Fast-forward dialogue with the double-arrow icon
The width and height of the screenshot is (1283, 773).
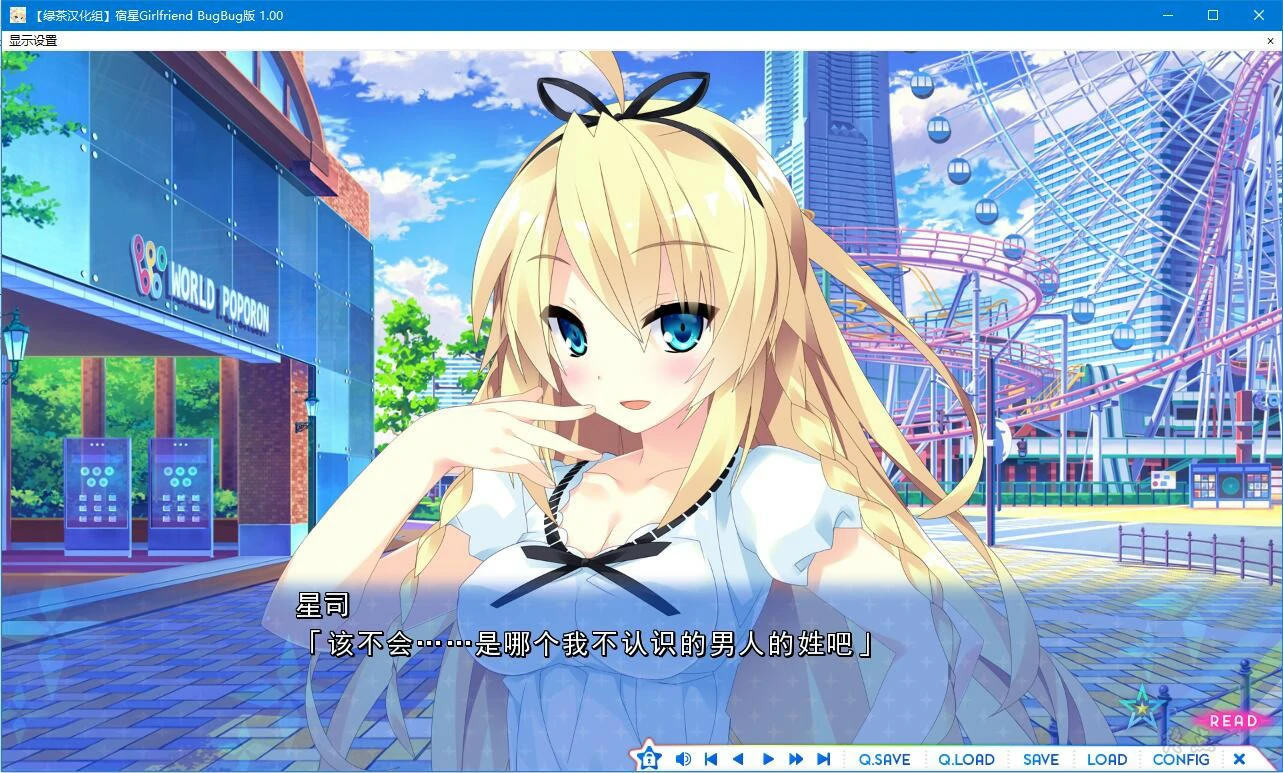coord(795,758)
